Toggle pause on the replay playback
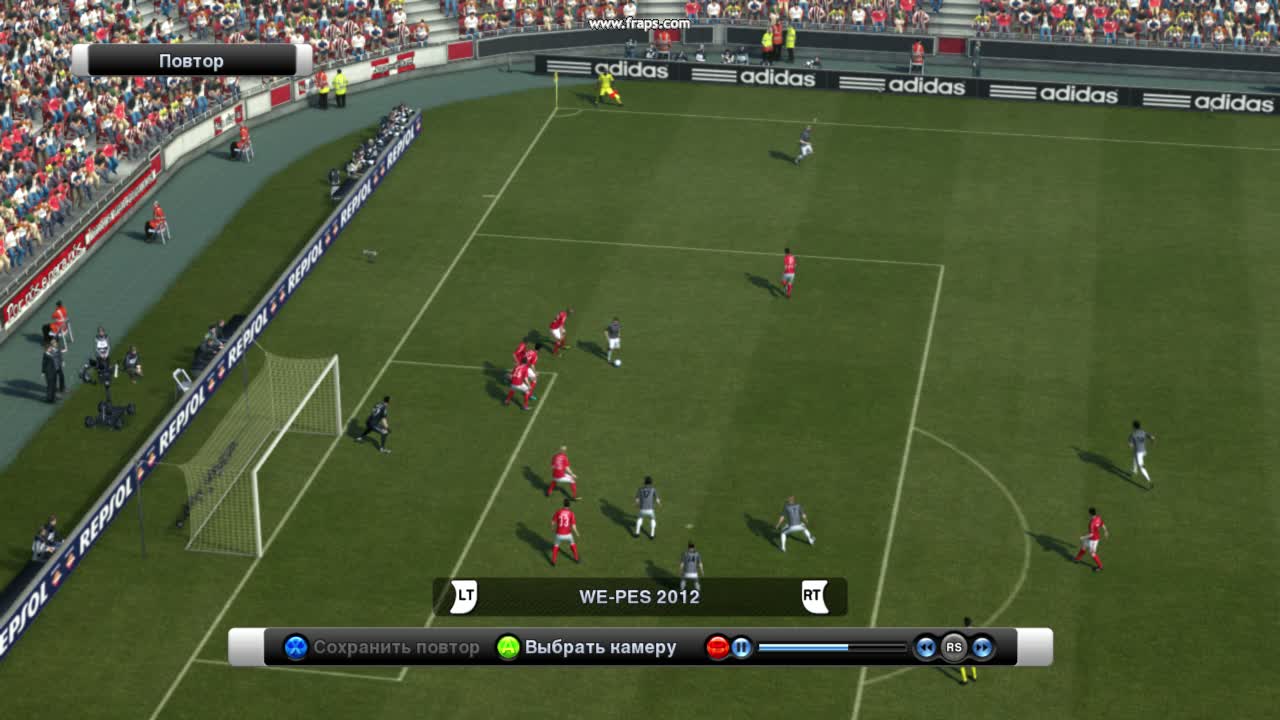 (741, 647)
